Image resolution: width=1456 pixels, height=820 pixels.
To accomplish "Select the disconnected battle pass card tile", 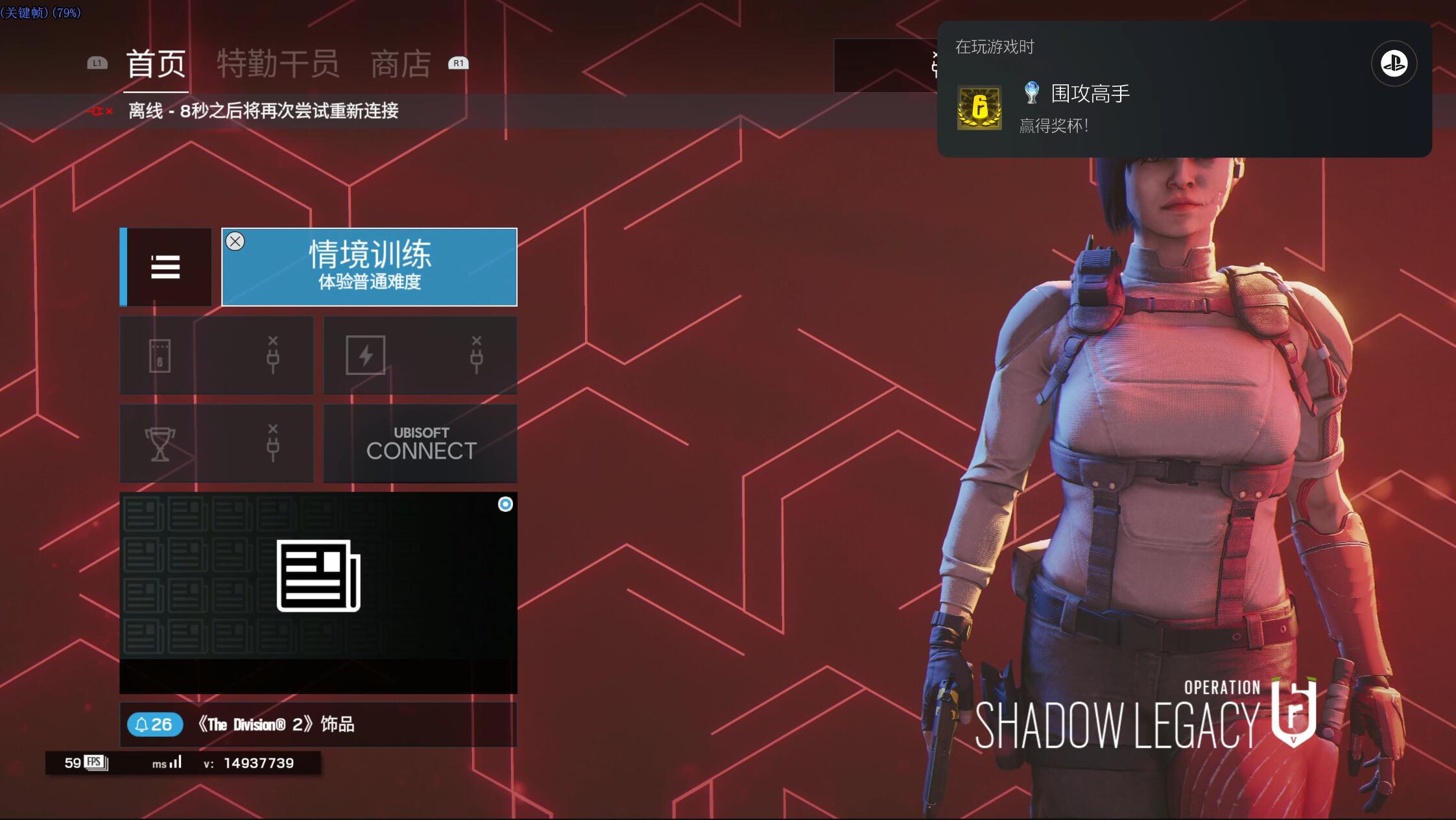I will [x=217, y=355].
